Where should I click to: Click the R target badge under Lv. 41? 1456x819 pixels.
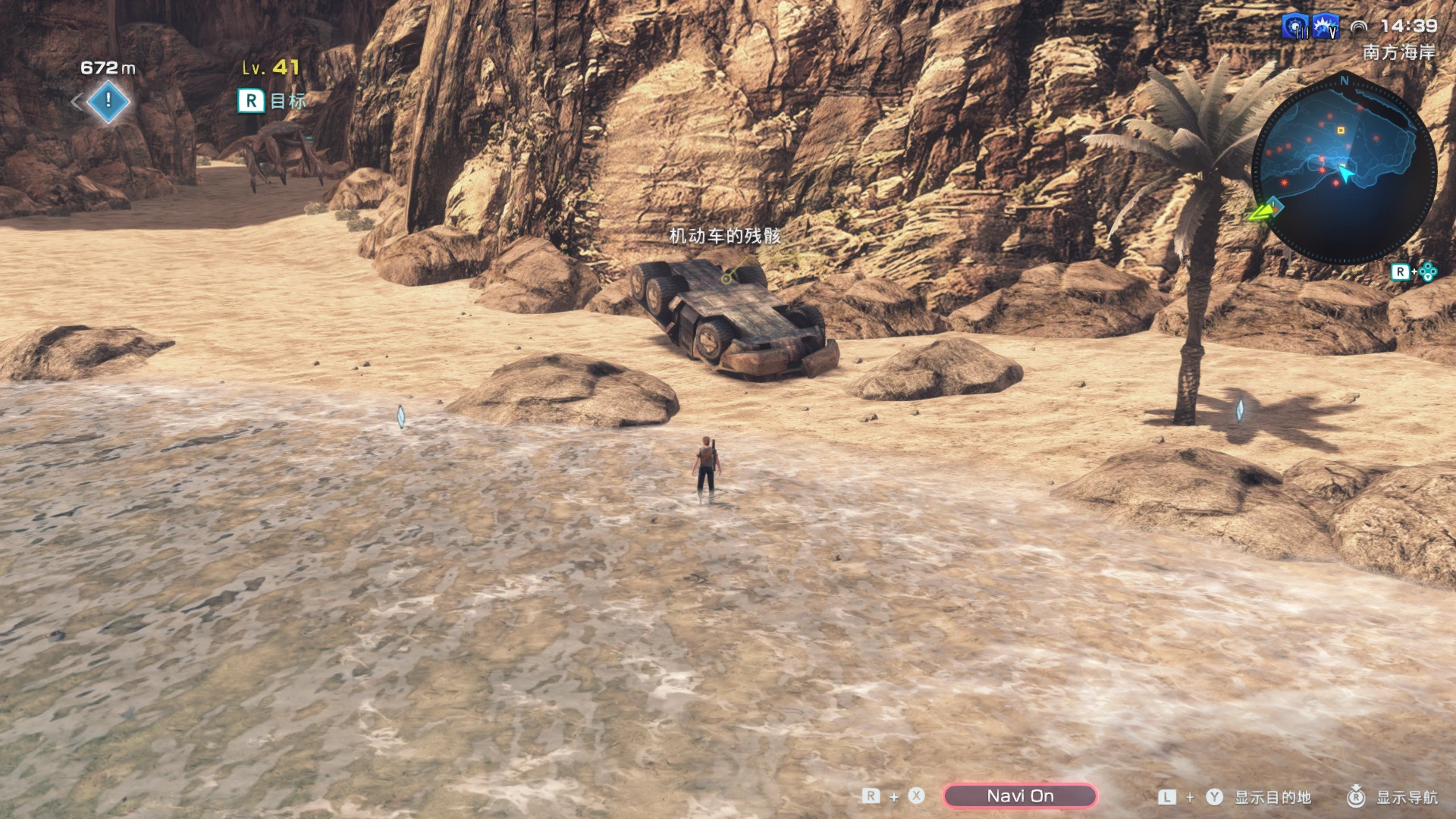click(x=252, y=99)
